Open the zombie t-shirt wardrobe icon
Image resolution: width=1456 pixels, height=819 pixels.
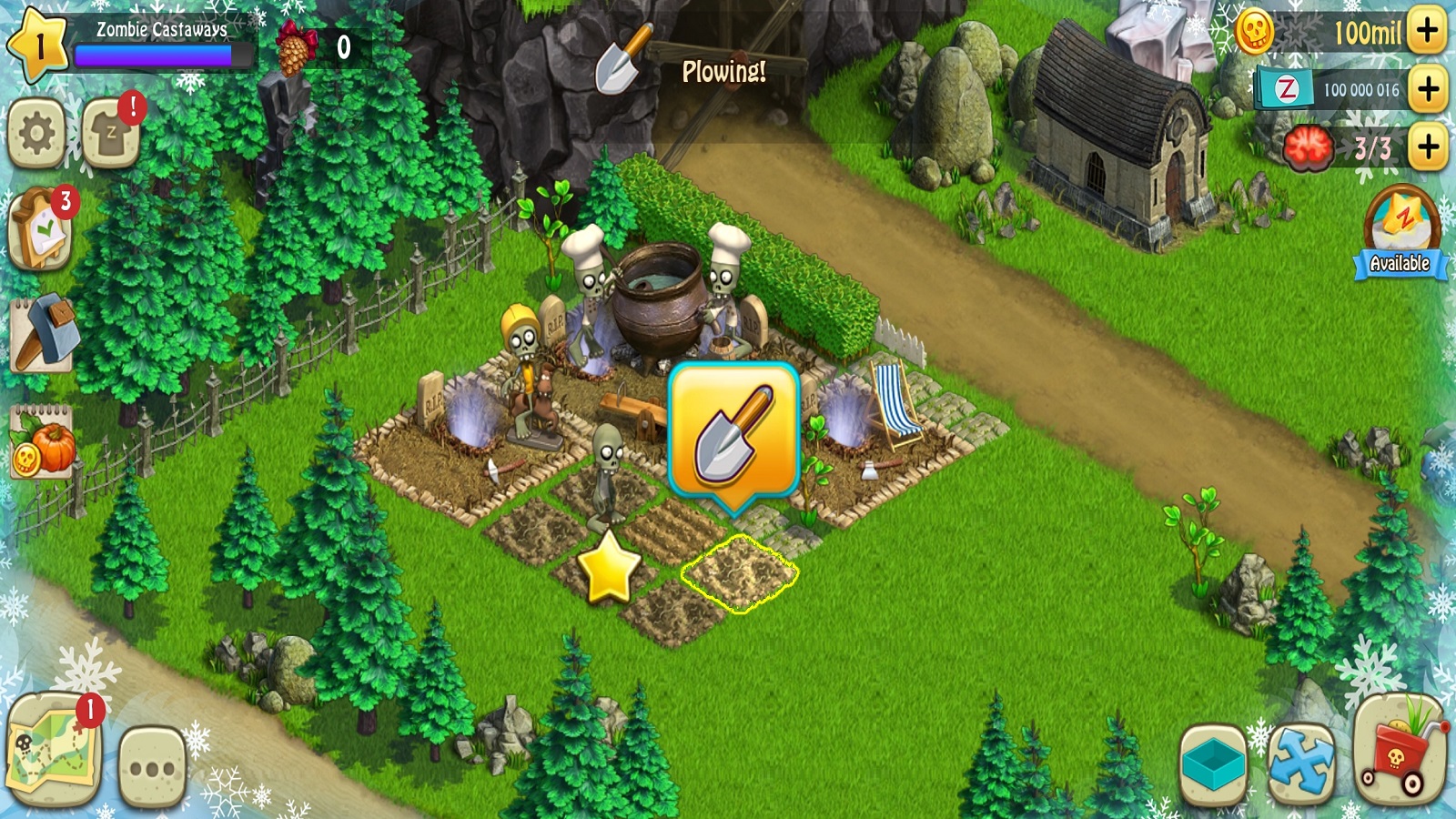click(111, 134)
